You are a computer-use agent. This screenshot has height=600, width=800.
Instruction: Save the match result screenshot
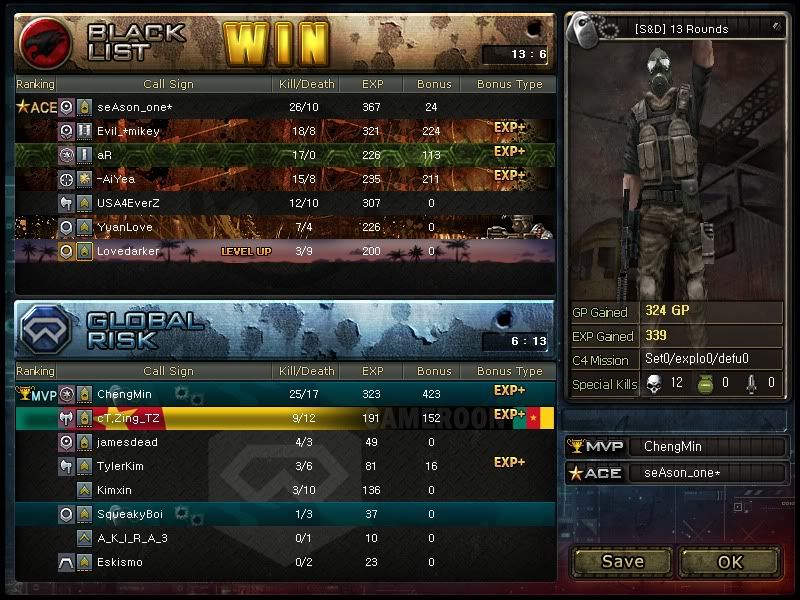622,561
